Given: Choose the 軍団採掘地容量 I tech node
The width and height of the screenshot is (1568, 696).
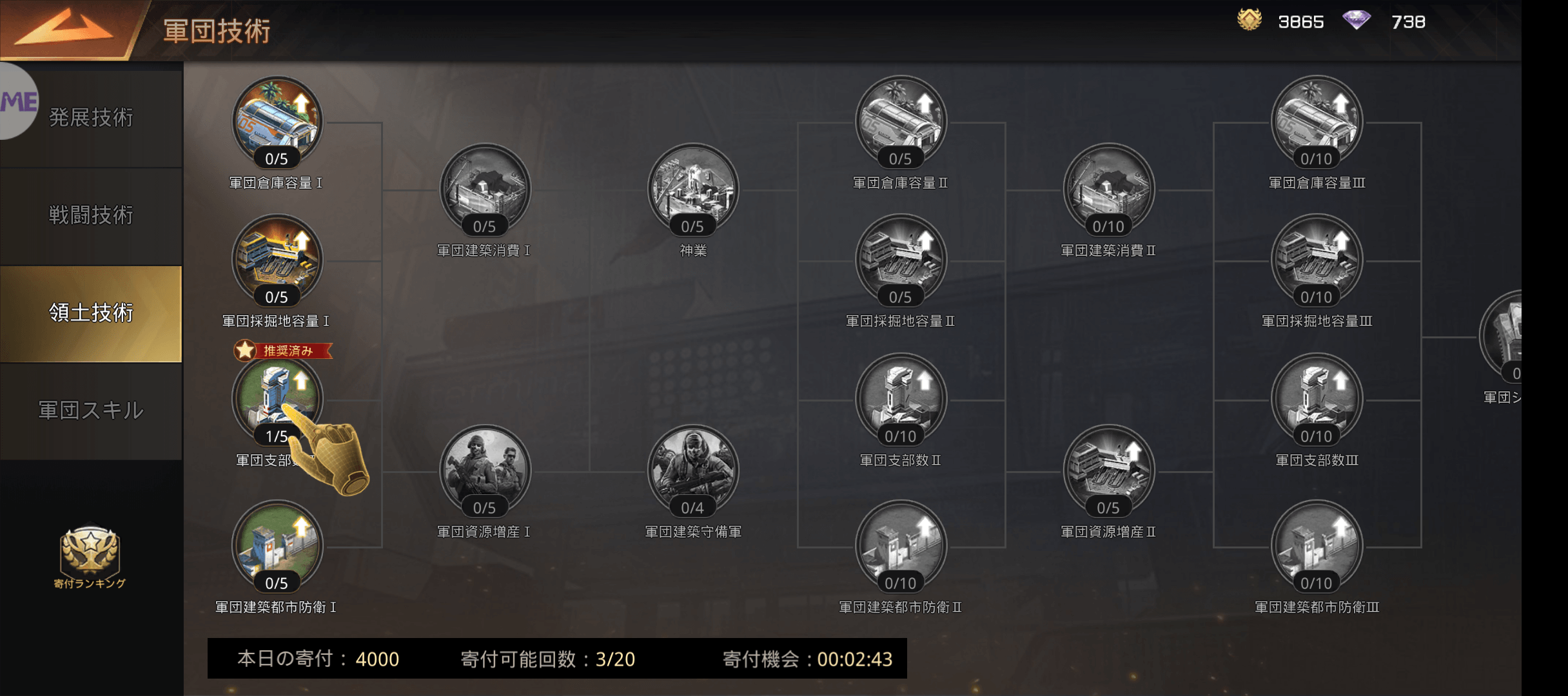Looking at the screenshot, I should 277,260.
